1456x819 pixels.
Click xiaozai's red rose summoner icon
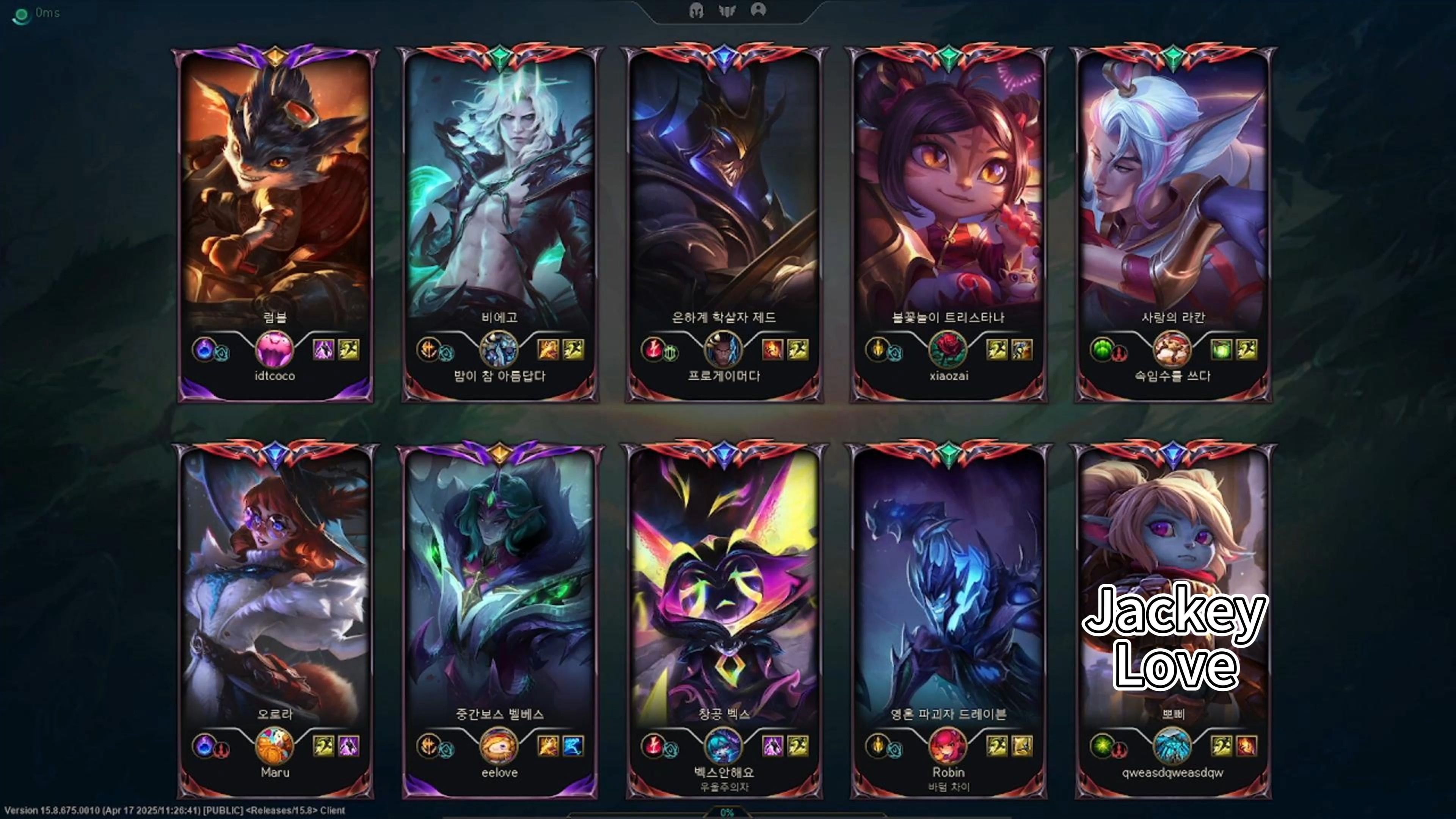(948, 349)
